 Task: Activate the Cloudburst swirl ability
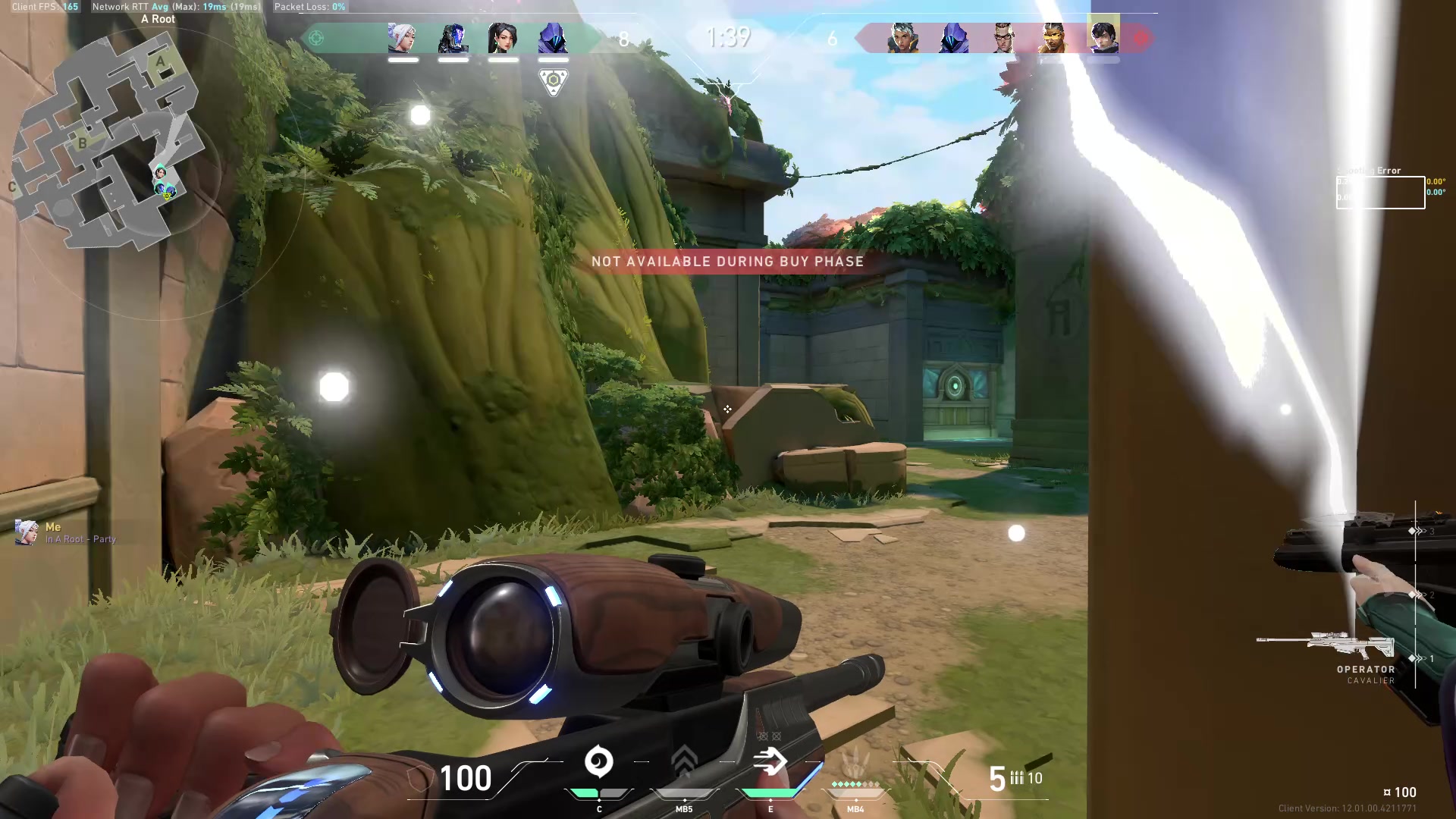[598, 762]
